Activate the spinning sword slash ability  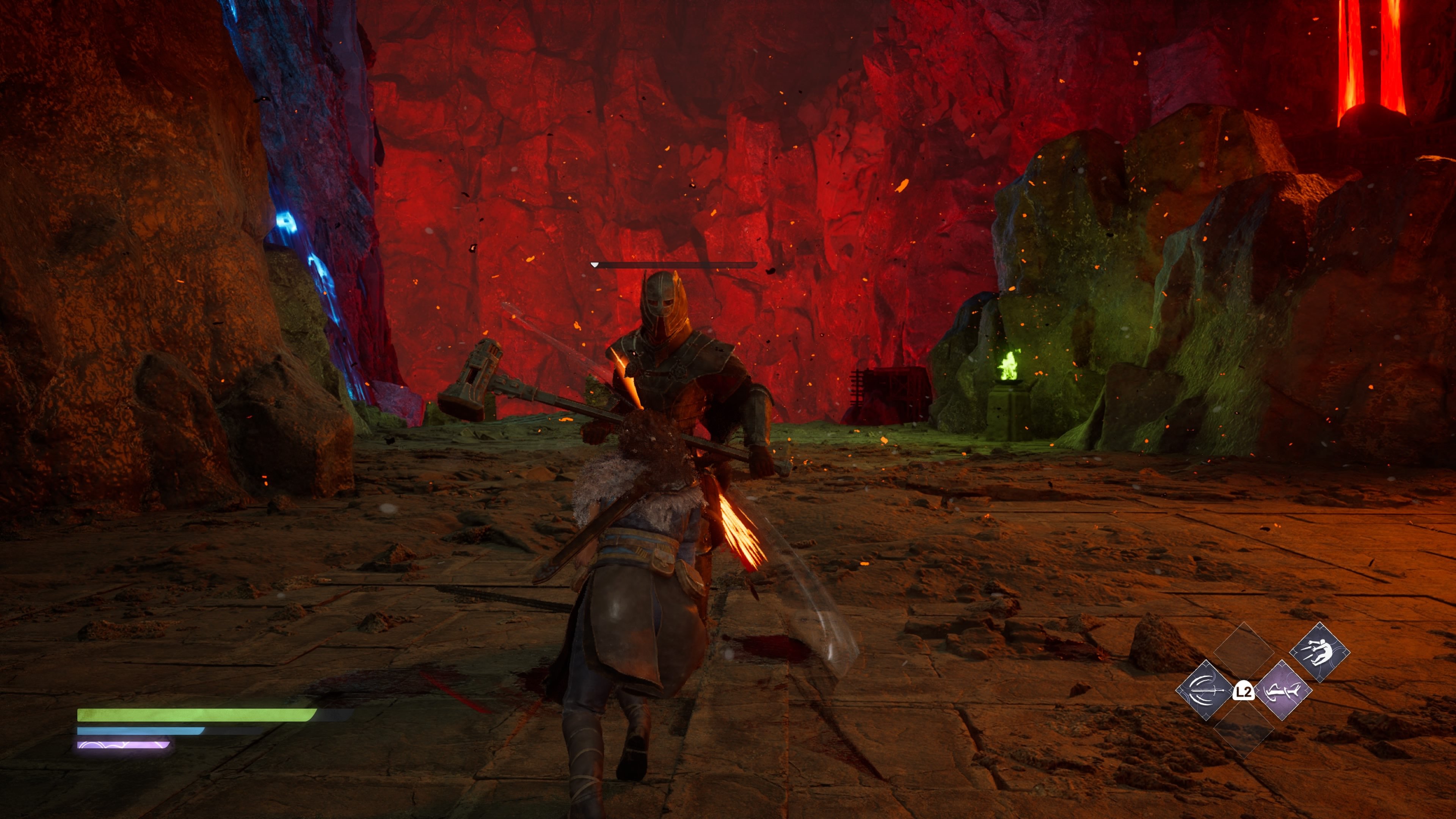click(x=1205, y=690)
